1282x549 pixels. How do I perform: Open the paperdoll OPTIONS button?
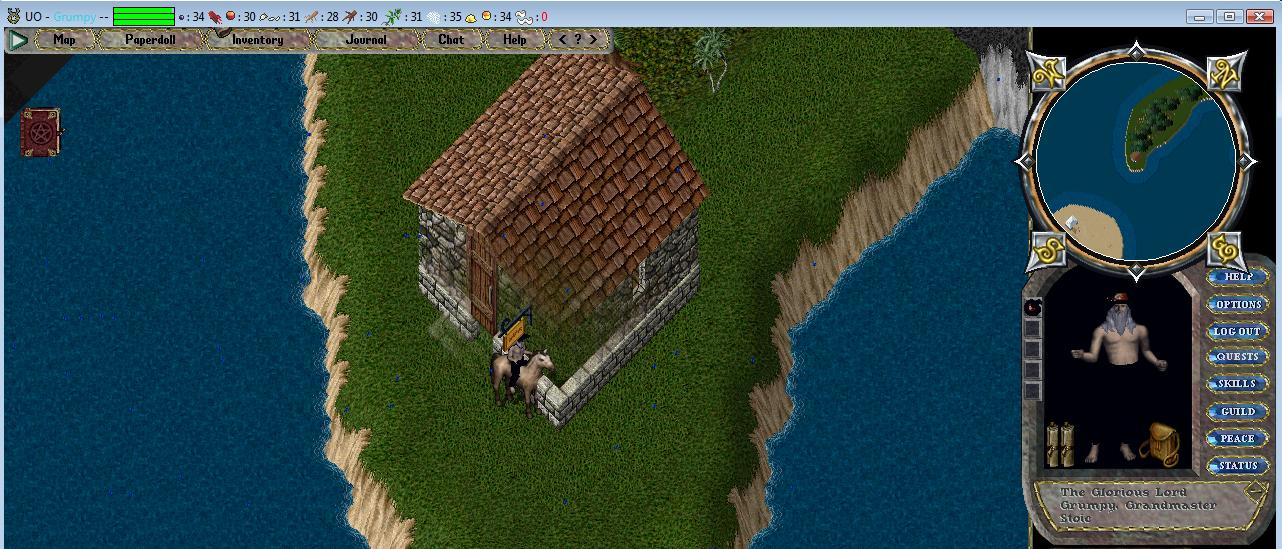point(1238,304)
